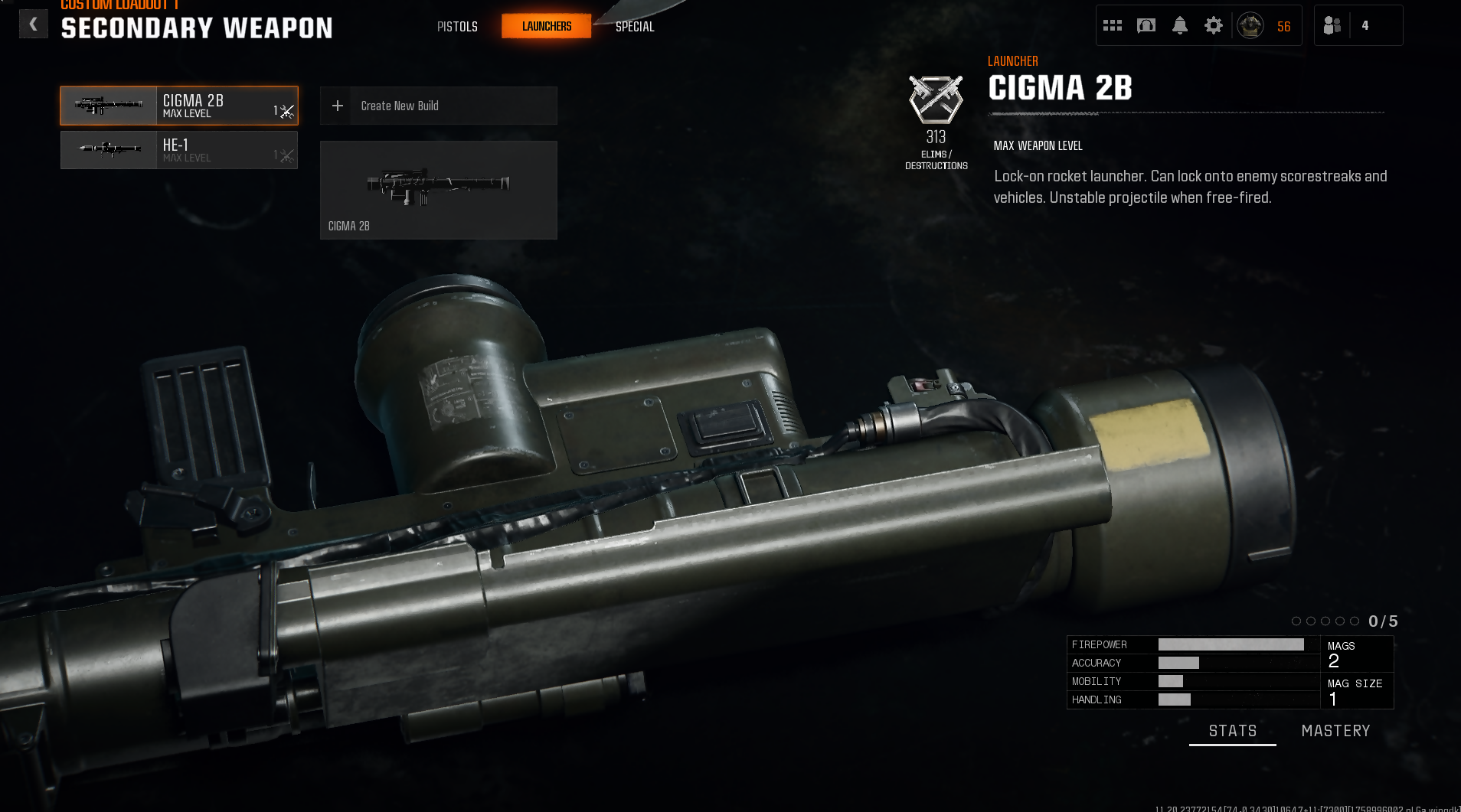1461x812 pixels.
Task: Select the CIGMA 2B launcher
Action: pos(179,106)
